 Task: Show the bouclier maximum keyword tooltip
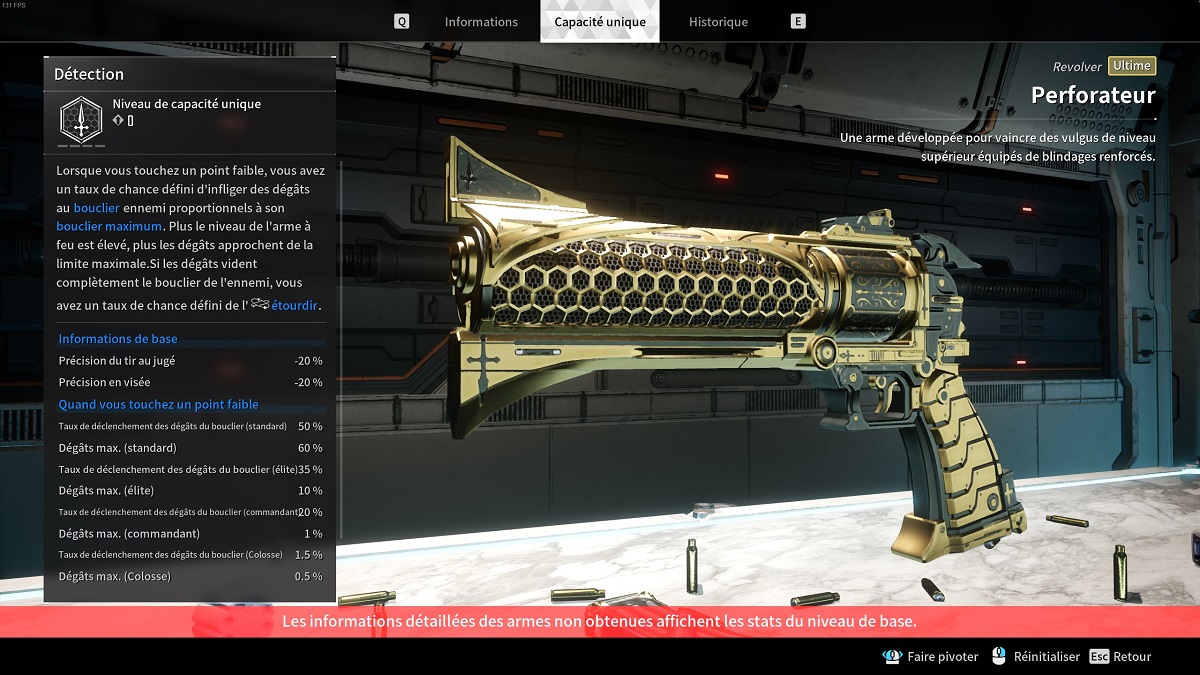click(109, 226)
